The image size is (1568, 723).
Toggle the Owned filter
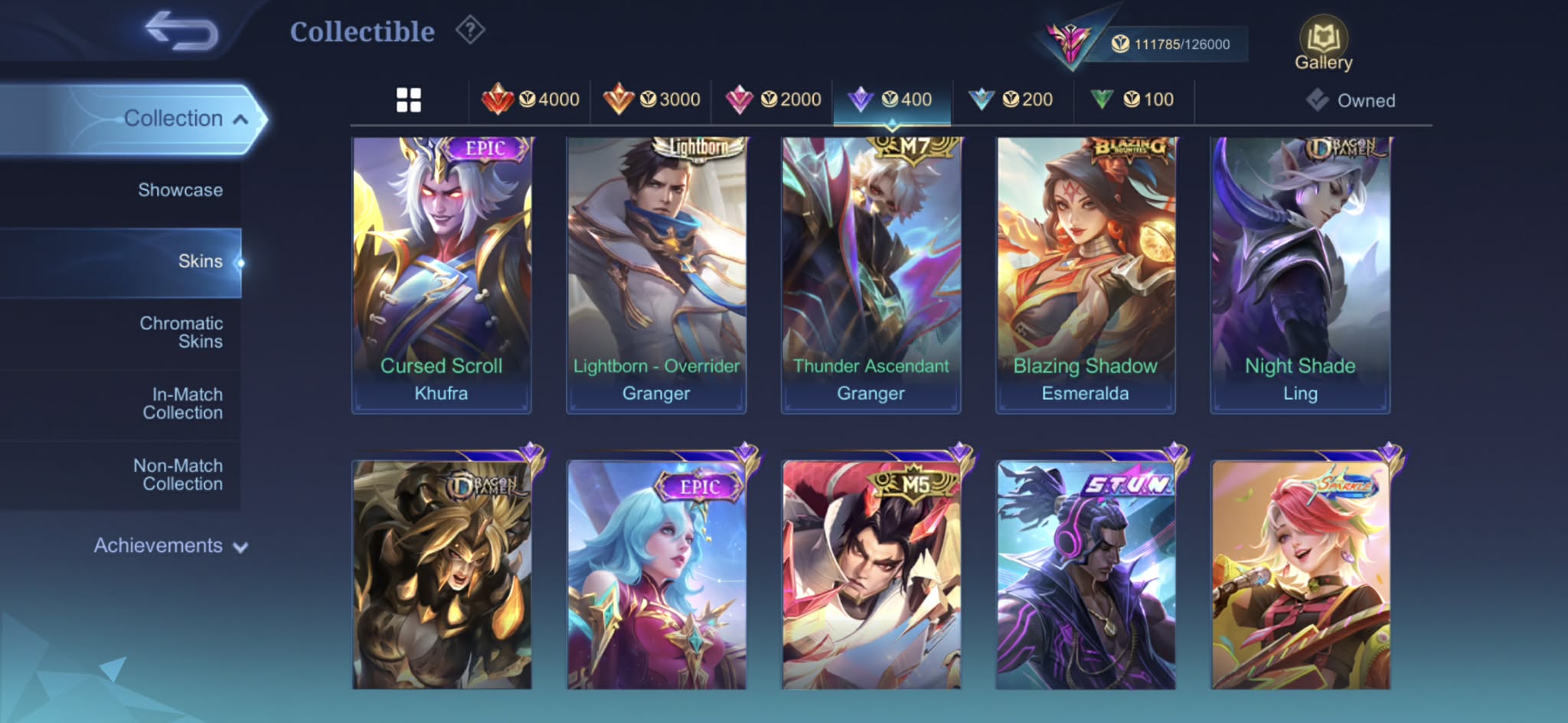[1351, 100]
